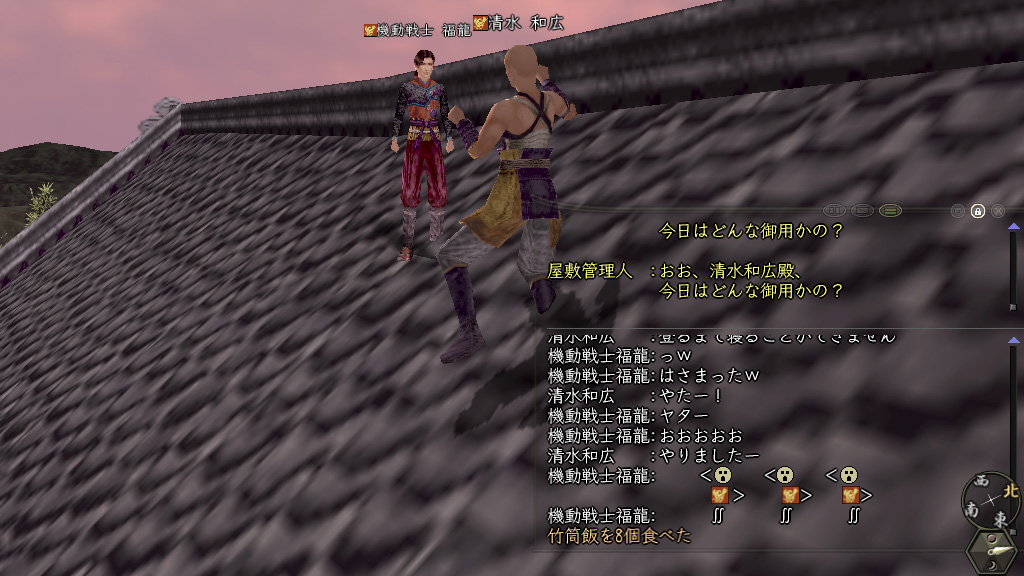Select the two-pane horizontal split chat layout

890,211
